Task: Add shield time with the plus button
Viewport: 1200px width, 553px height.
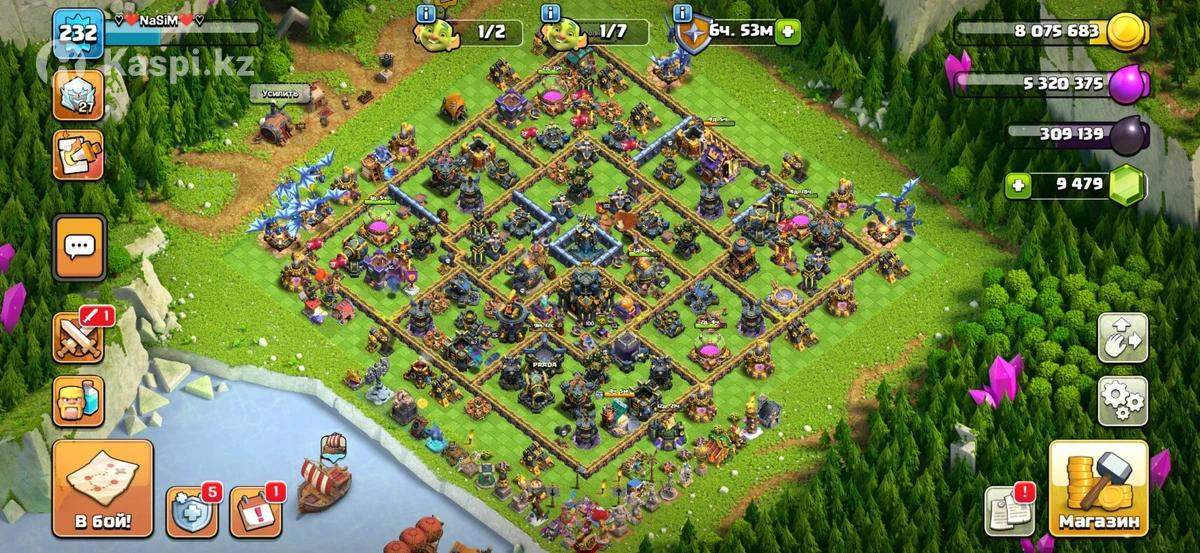Action: 789,31
